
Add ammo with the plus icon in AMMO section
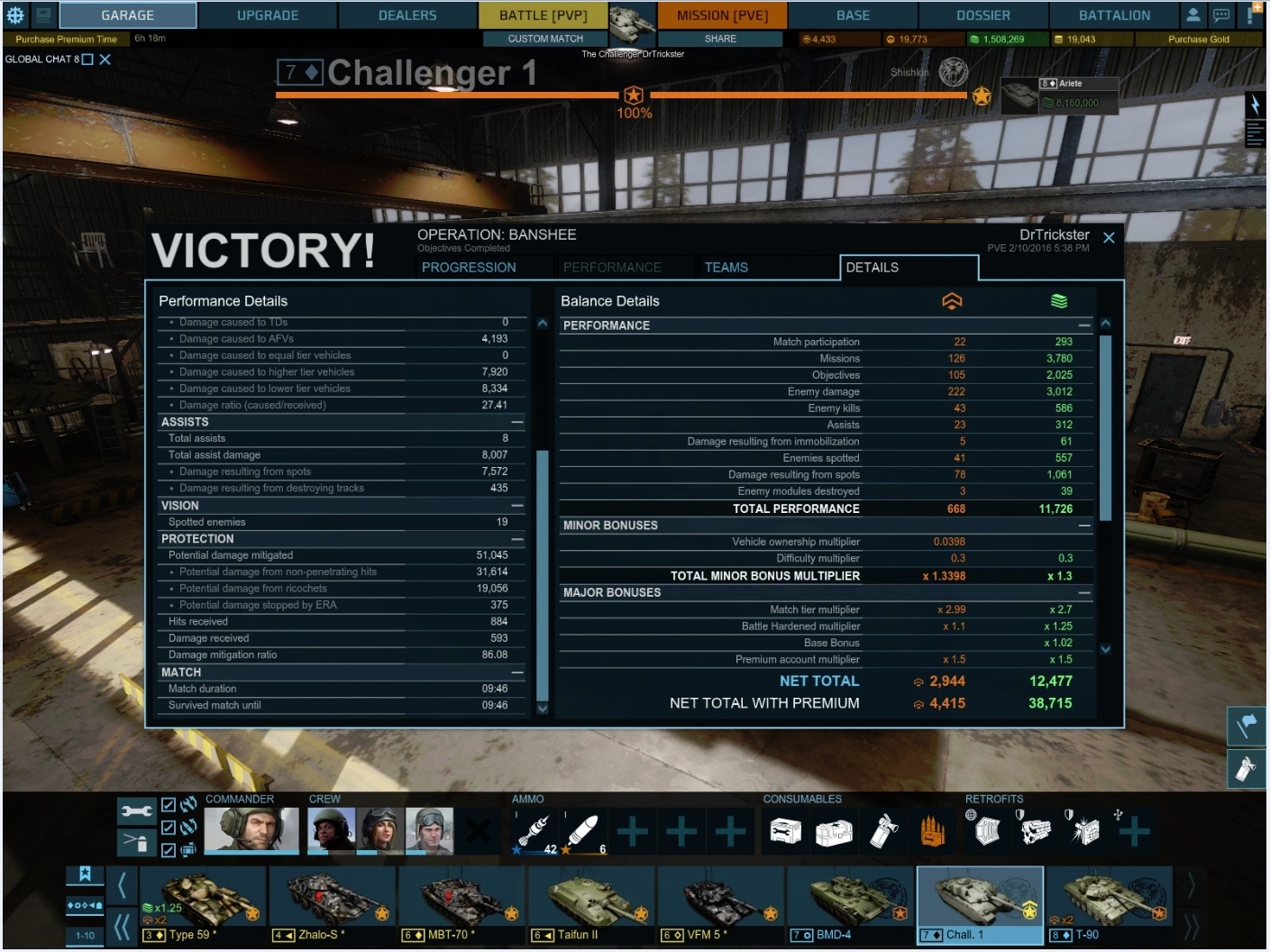(x=632, y=830)
